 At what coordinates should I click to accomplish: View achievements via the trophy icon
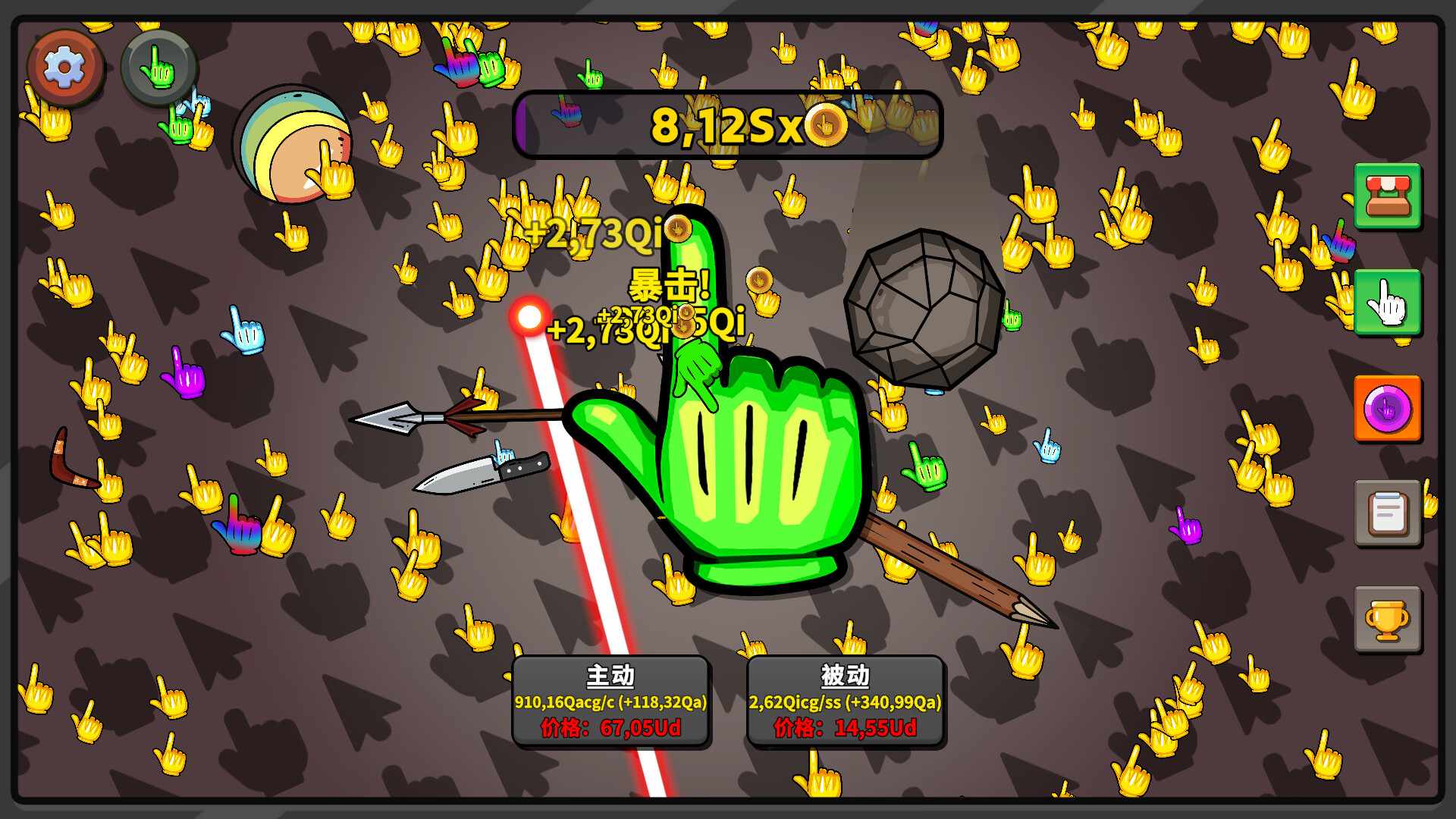coord(1388,620)
